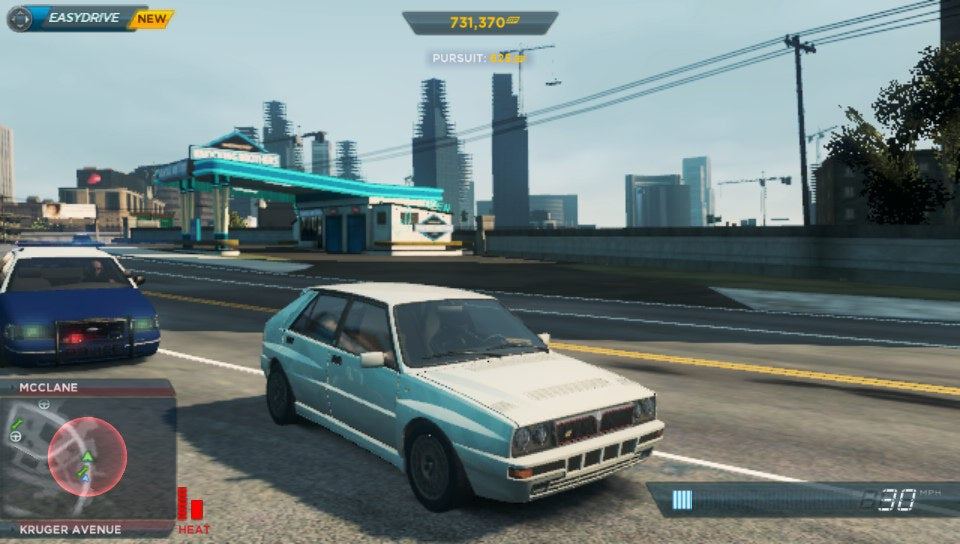960x544 pixels.
Task: Click the circular pursuit minimap
Action: 87,457
